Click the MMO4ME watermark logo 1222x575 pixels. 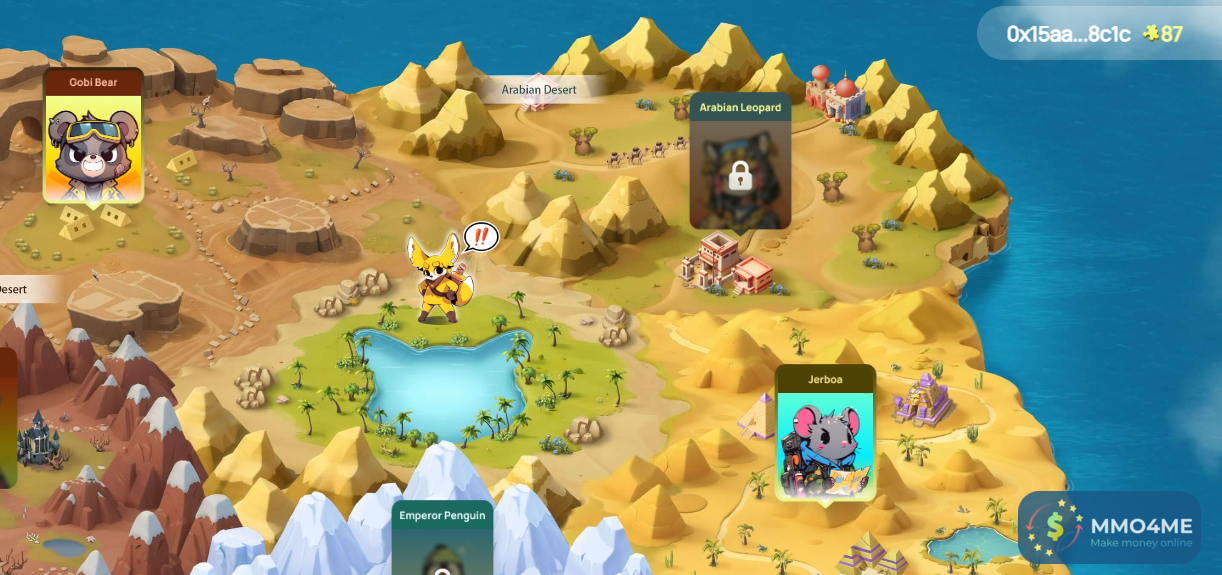pyautogui.click(x=1109, y=527)
